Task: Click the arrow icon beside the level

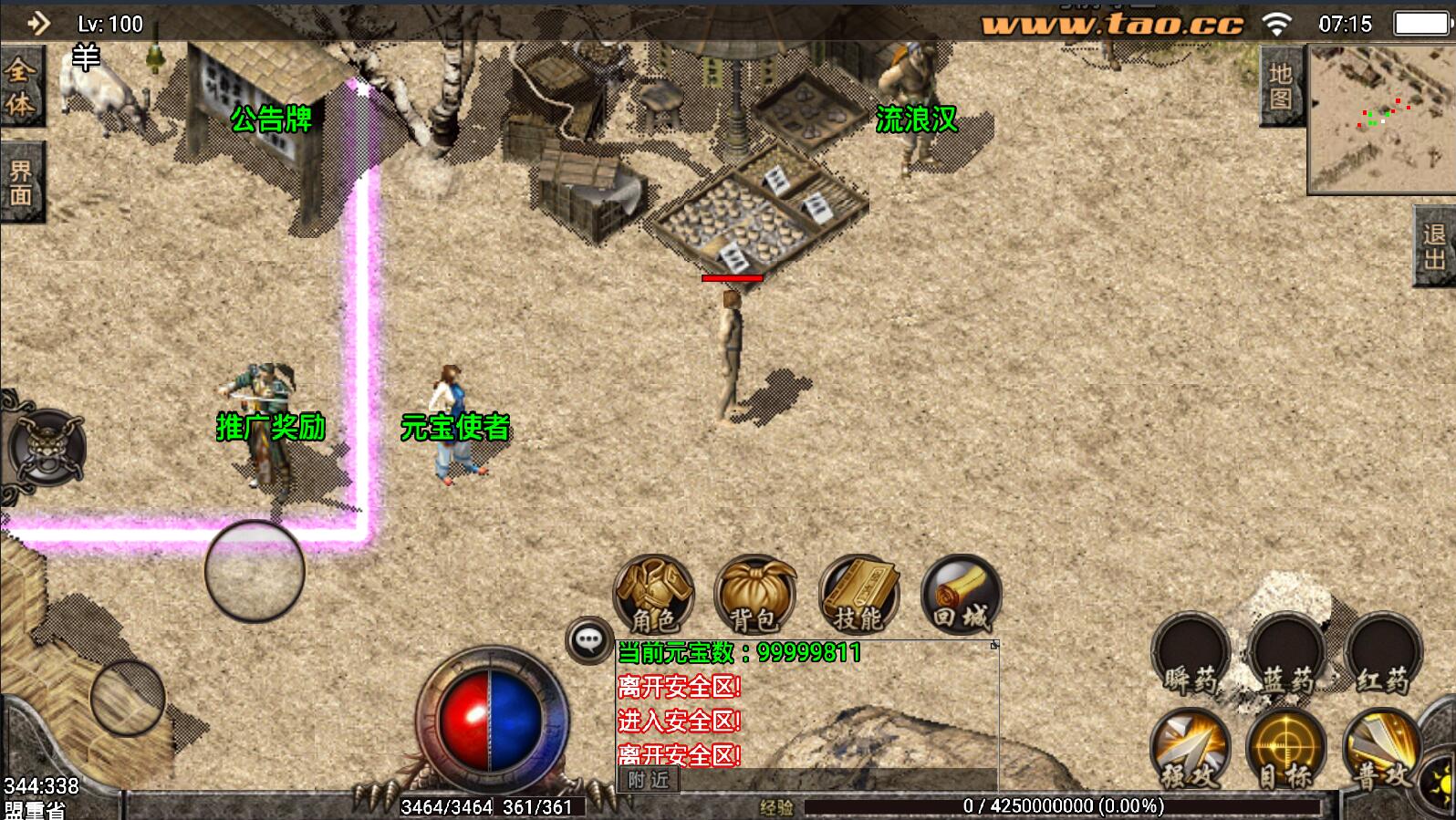Action: coord(37,23)
